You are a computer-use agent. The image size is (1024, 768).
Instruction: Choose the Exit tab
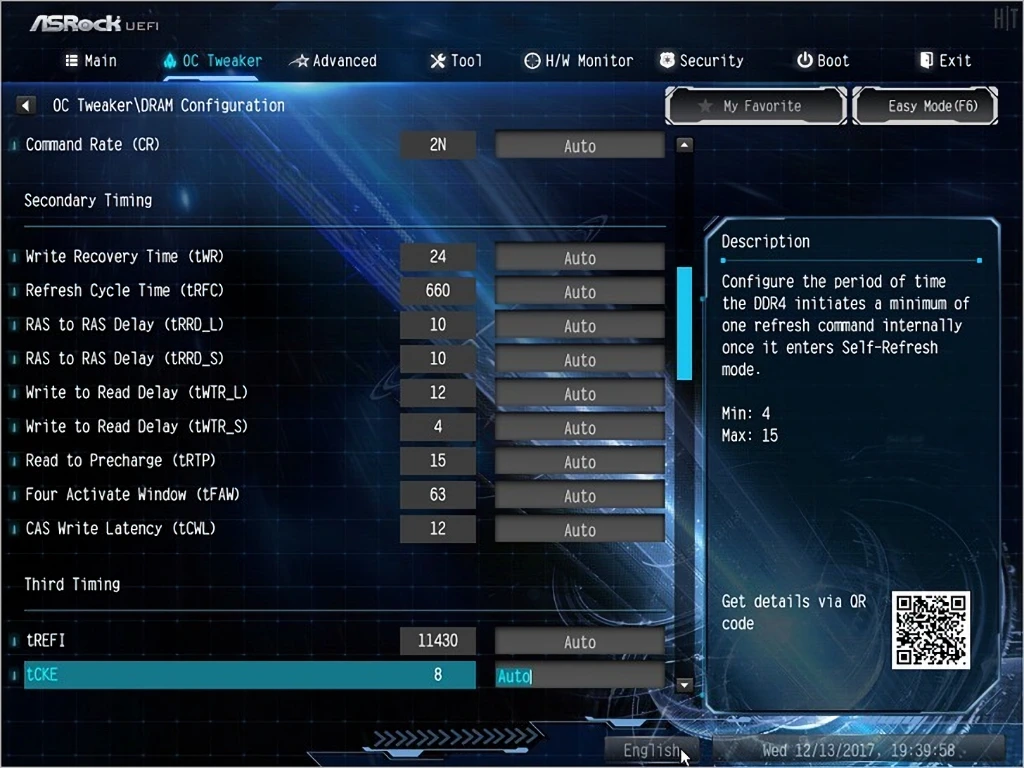(x=945, y=61)
